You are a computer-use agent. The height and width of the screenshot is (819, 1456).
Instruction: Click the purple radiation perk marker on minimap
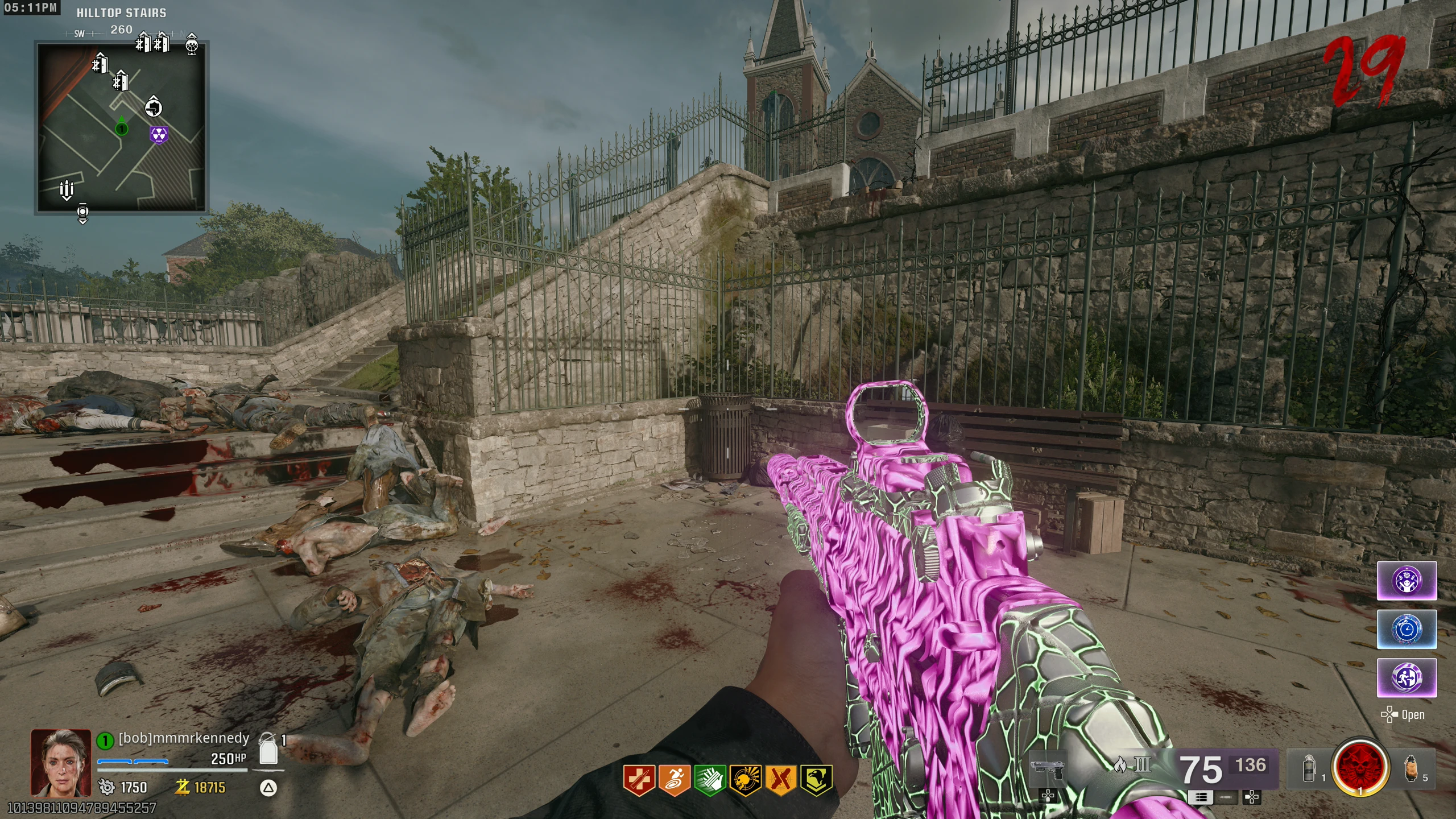click(x=159, y=135)
